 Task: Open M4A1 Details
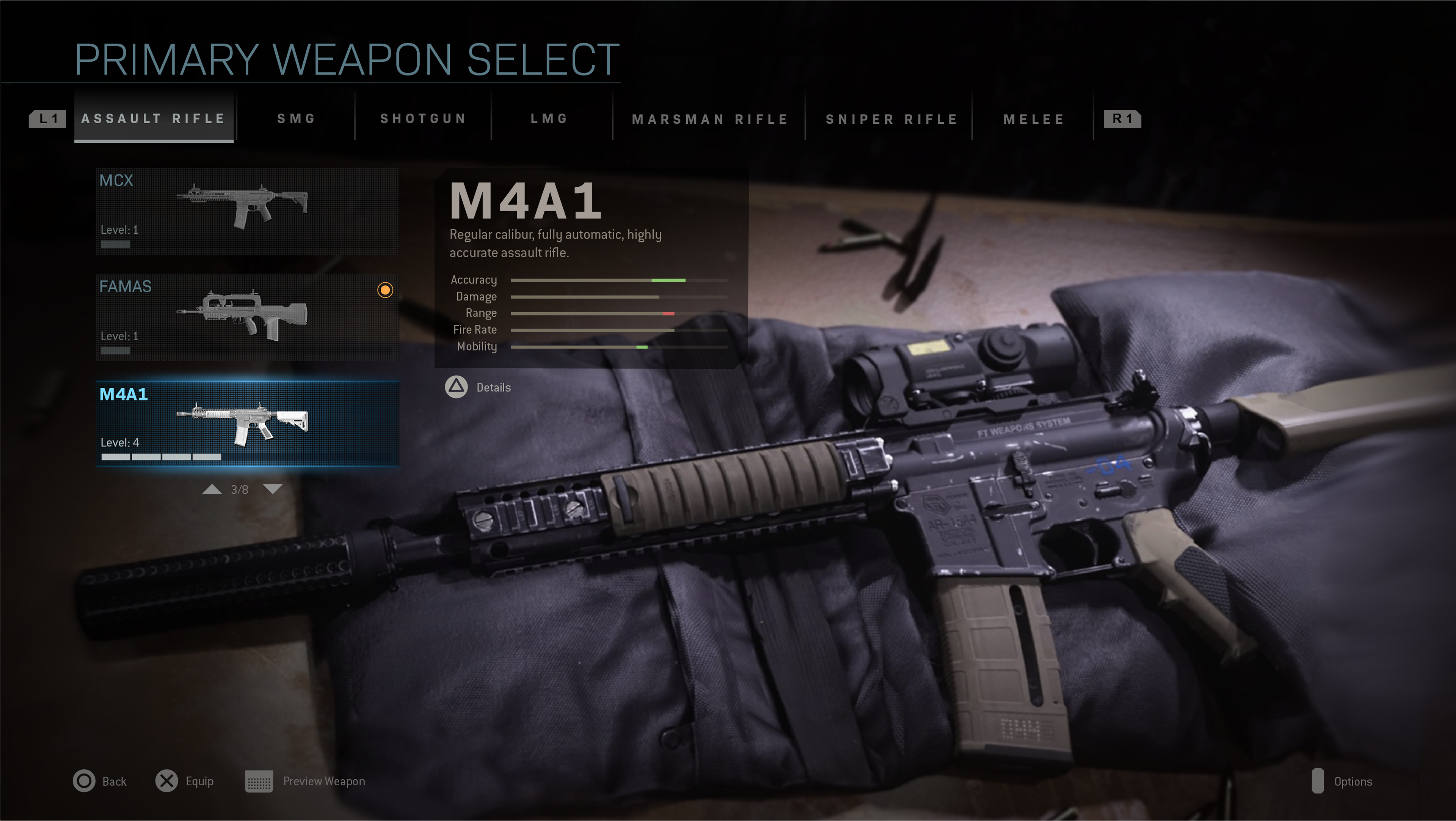[x=478, y=387]
